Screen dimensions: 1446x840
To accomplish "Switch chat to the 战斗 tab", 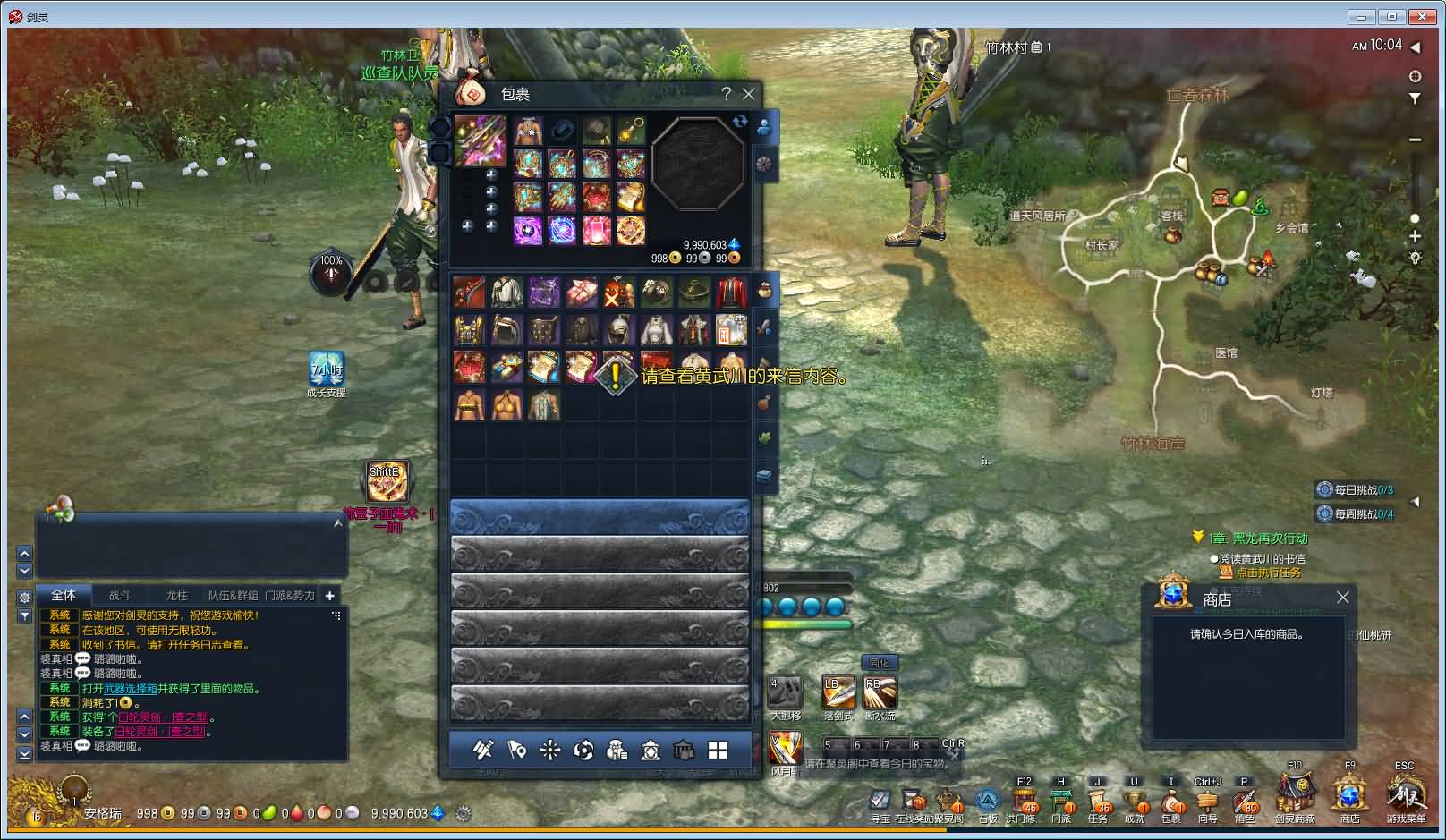I will pyautogui.click(x=120, y=596).
